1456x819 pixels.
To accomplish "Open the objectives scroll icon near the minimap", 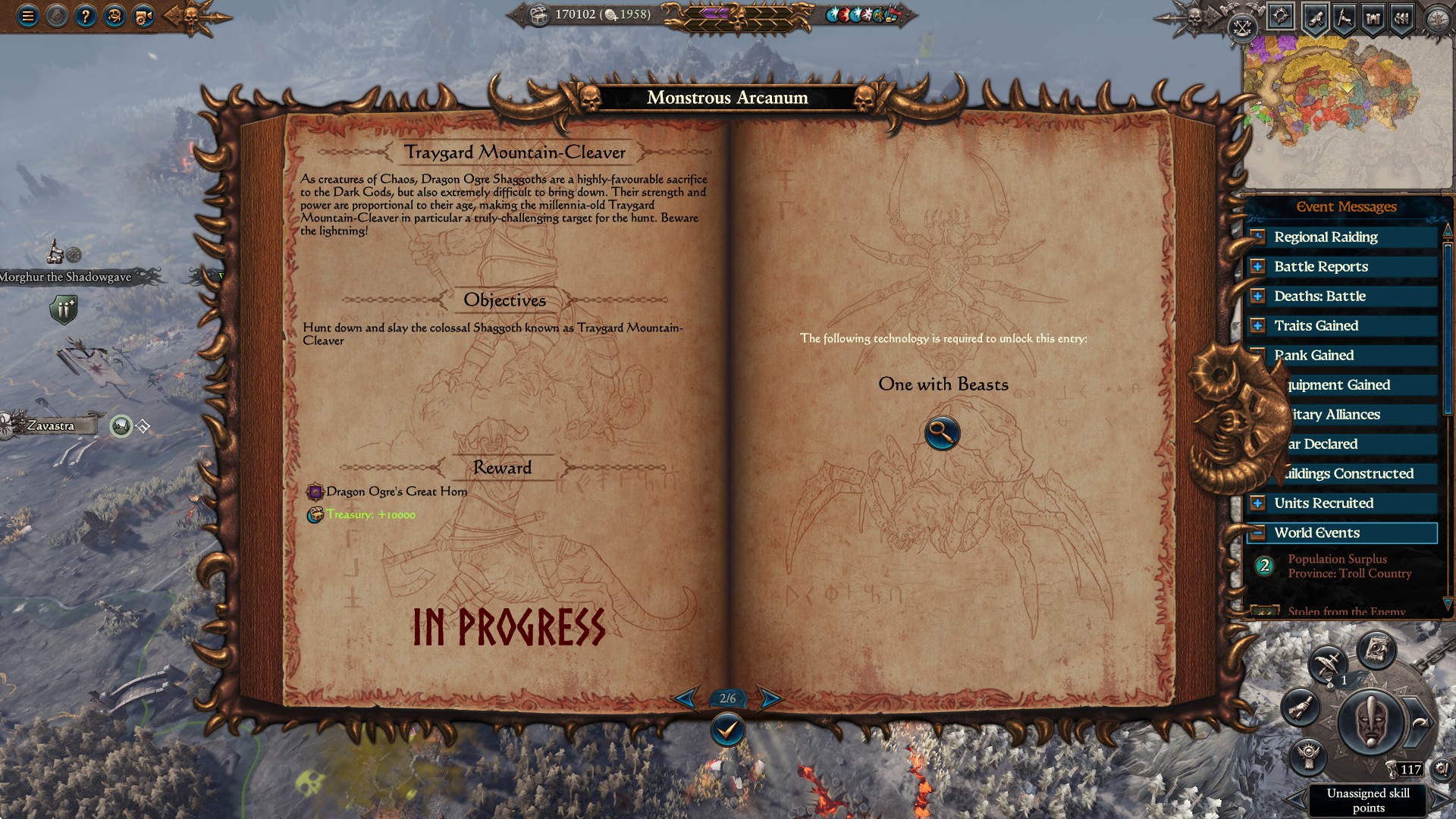I will pyautogui.click(x=1316, y=17).
